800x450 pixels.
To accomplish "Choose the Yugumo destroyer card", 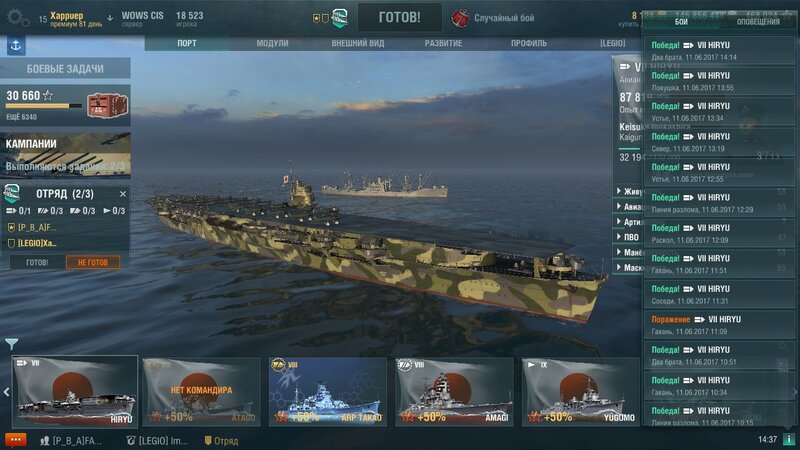I will 580,391.
